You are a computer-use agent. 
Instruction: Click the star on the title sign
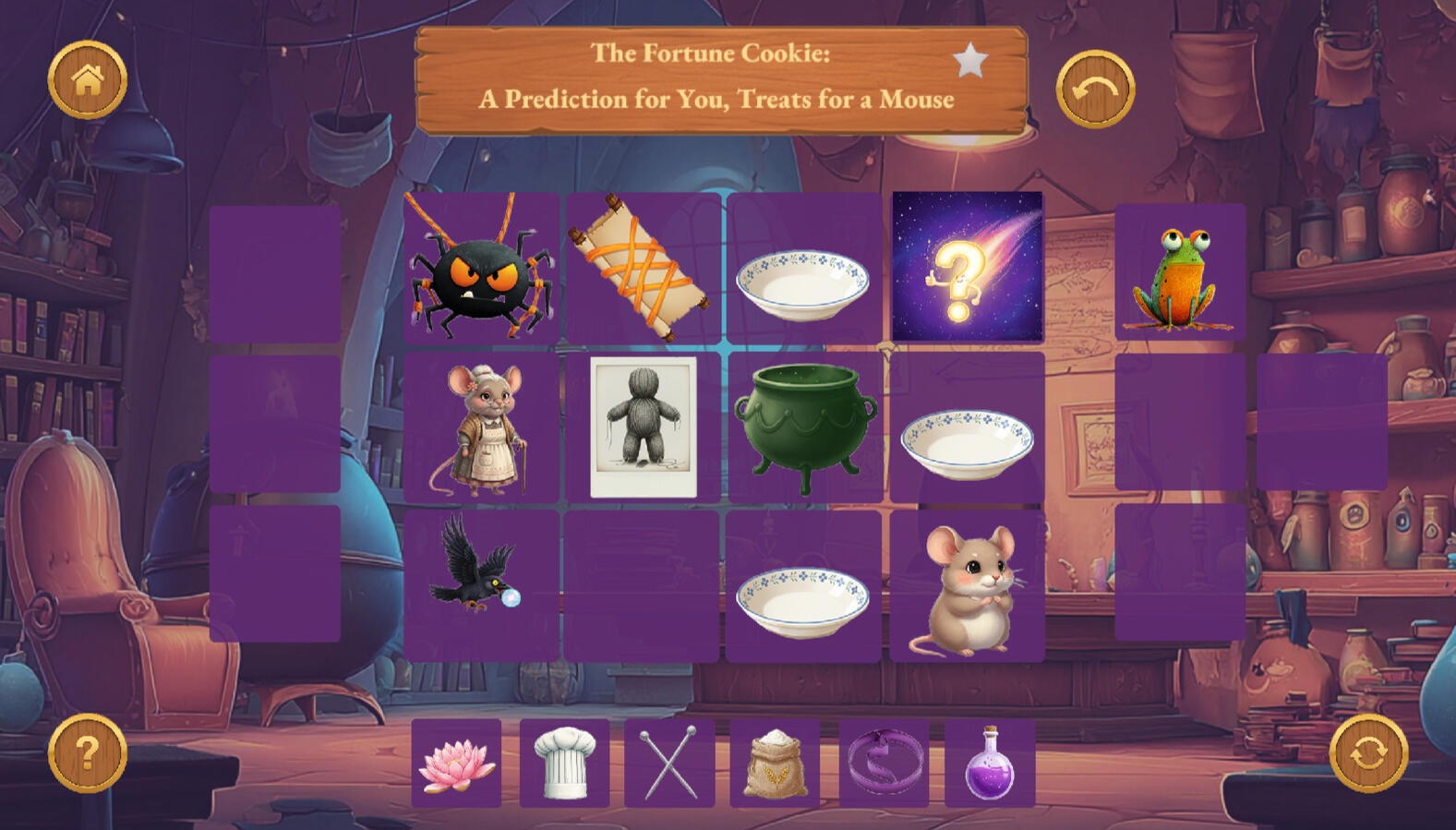[x=969, y=61]
